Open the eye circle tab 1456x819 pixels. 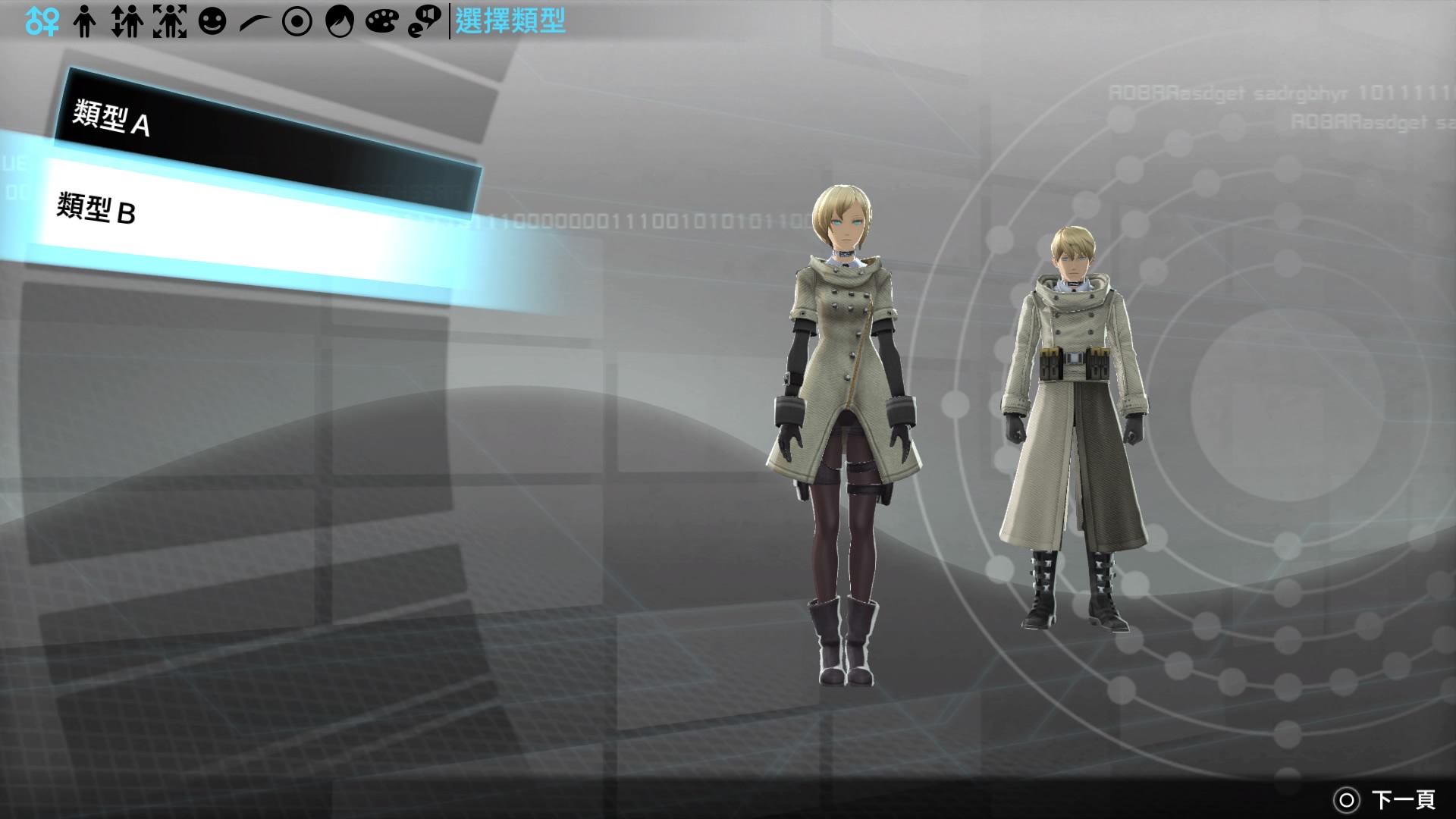297,21
